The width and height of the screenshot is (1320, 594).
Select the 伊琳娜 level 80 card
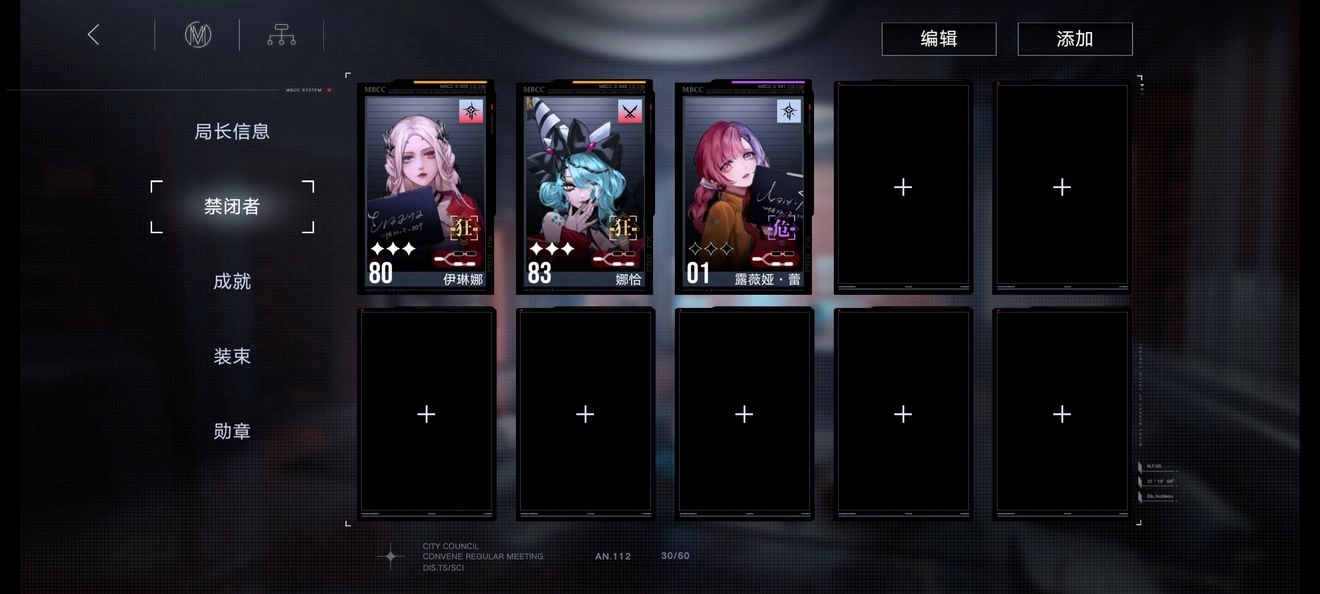[x=426, y=187]
